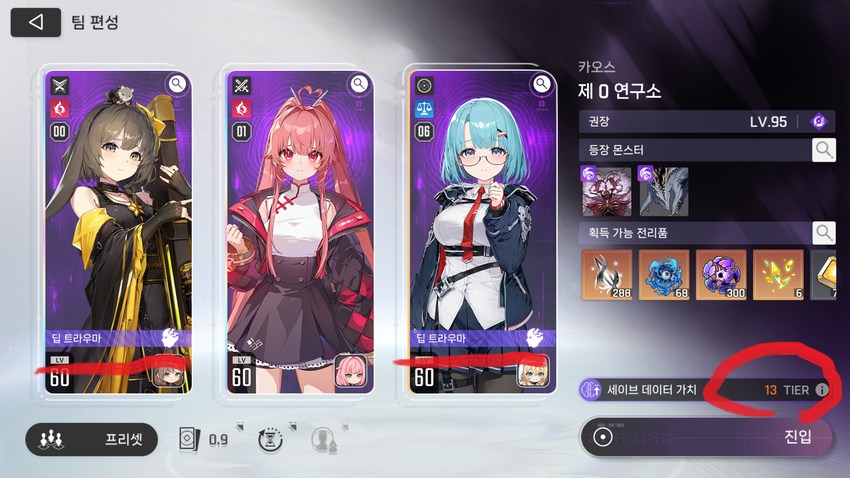This screenshot has height=478, width=850.
Task: Select the yellow crystal shard loot item
Action: pyautogui.click(x=778, y=275)
